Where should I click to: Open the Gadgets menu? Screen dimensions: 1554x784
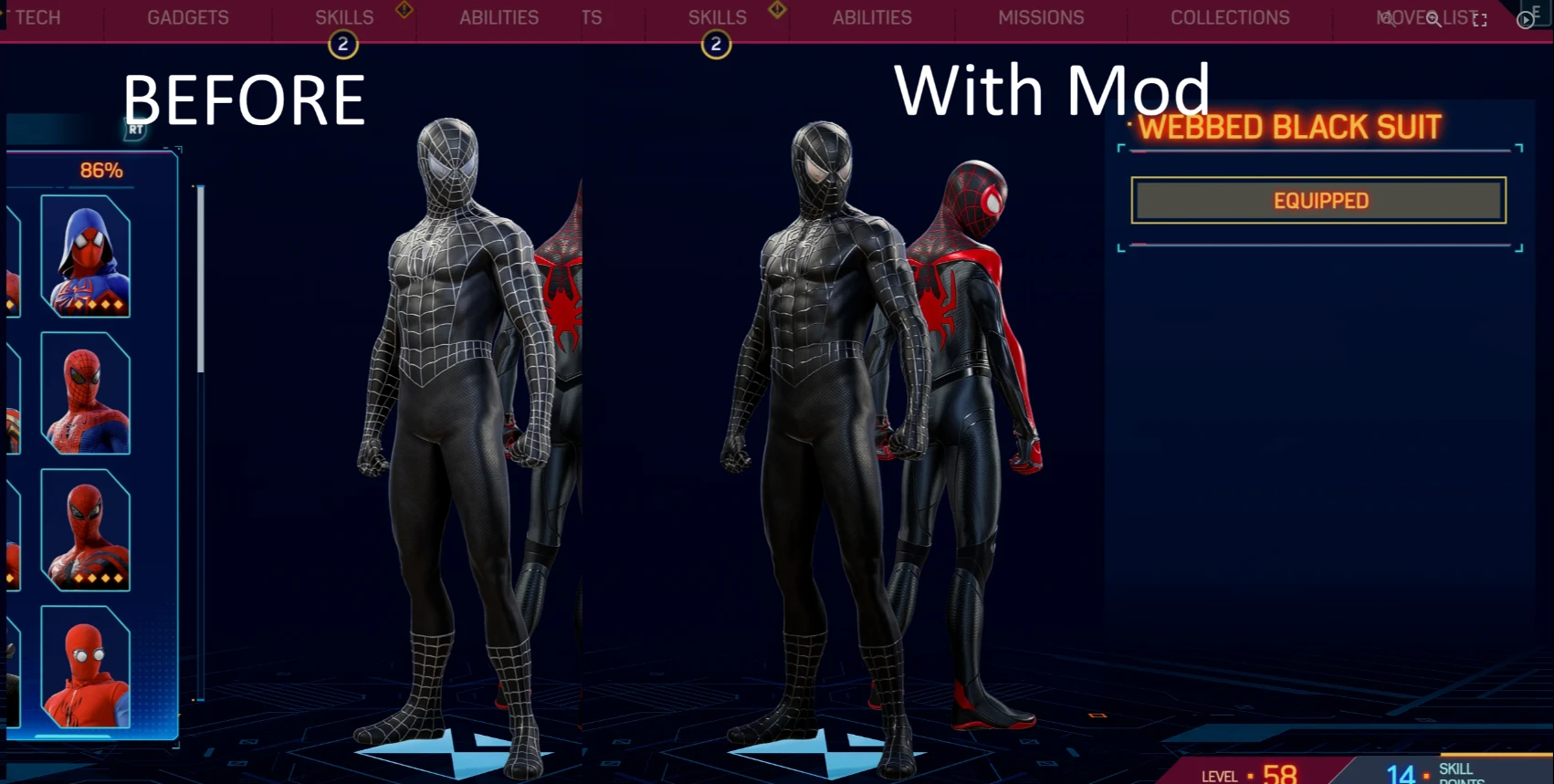click(x=187, y=17)
